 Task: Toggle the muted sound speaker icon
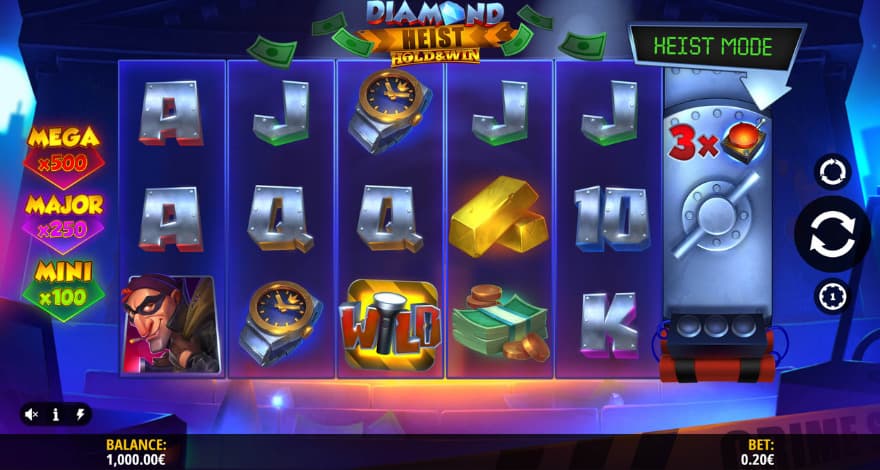32,414
